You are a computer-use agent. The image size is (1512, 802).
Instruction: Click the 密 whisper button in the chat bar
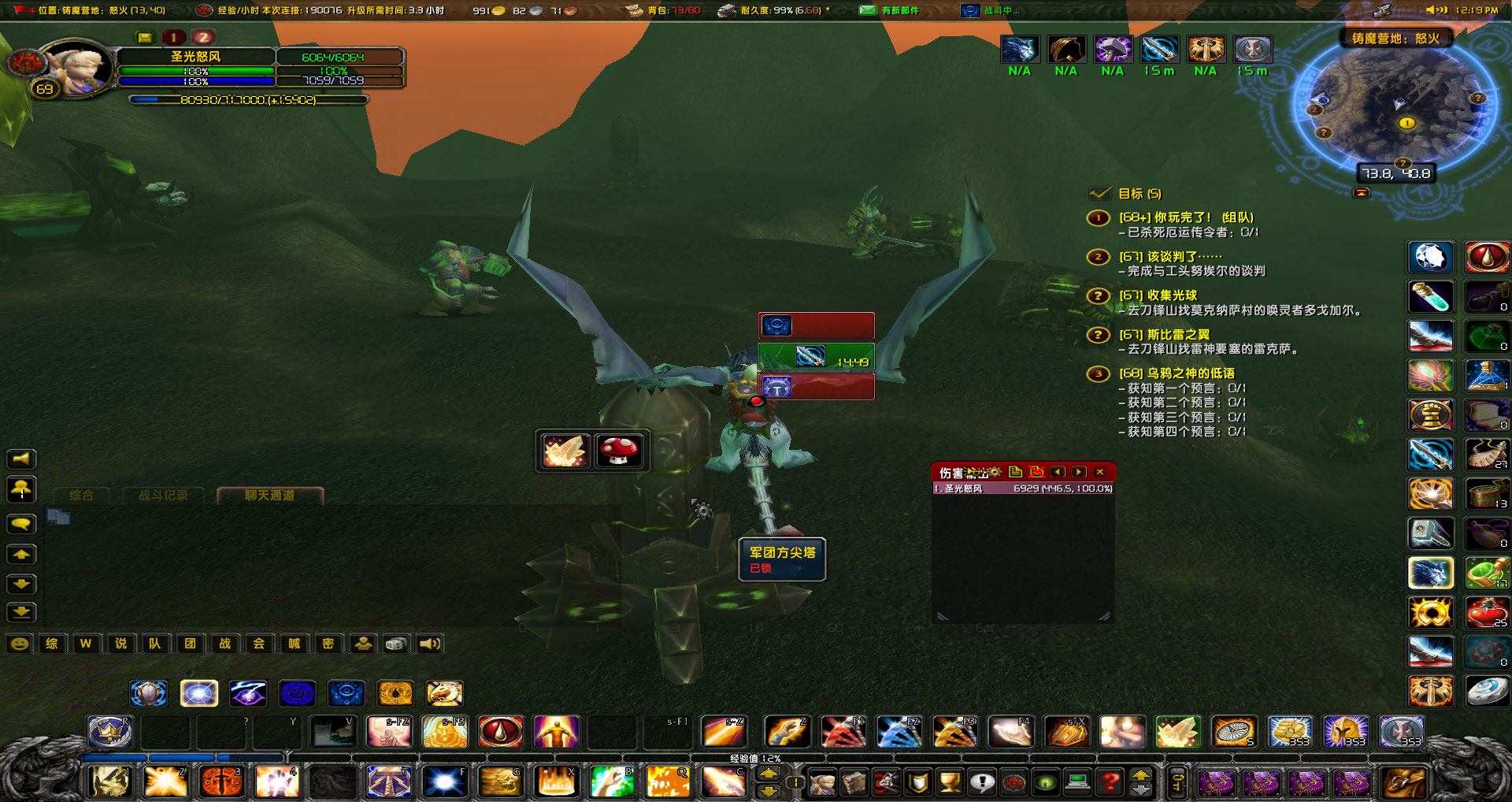pyautogui.click(x=328, y=643)
